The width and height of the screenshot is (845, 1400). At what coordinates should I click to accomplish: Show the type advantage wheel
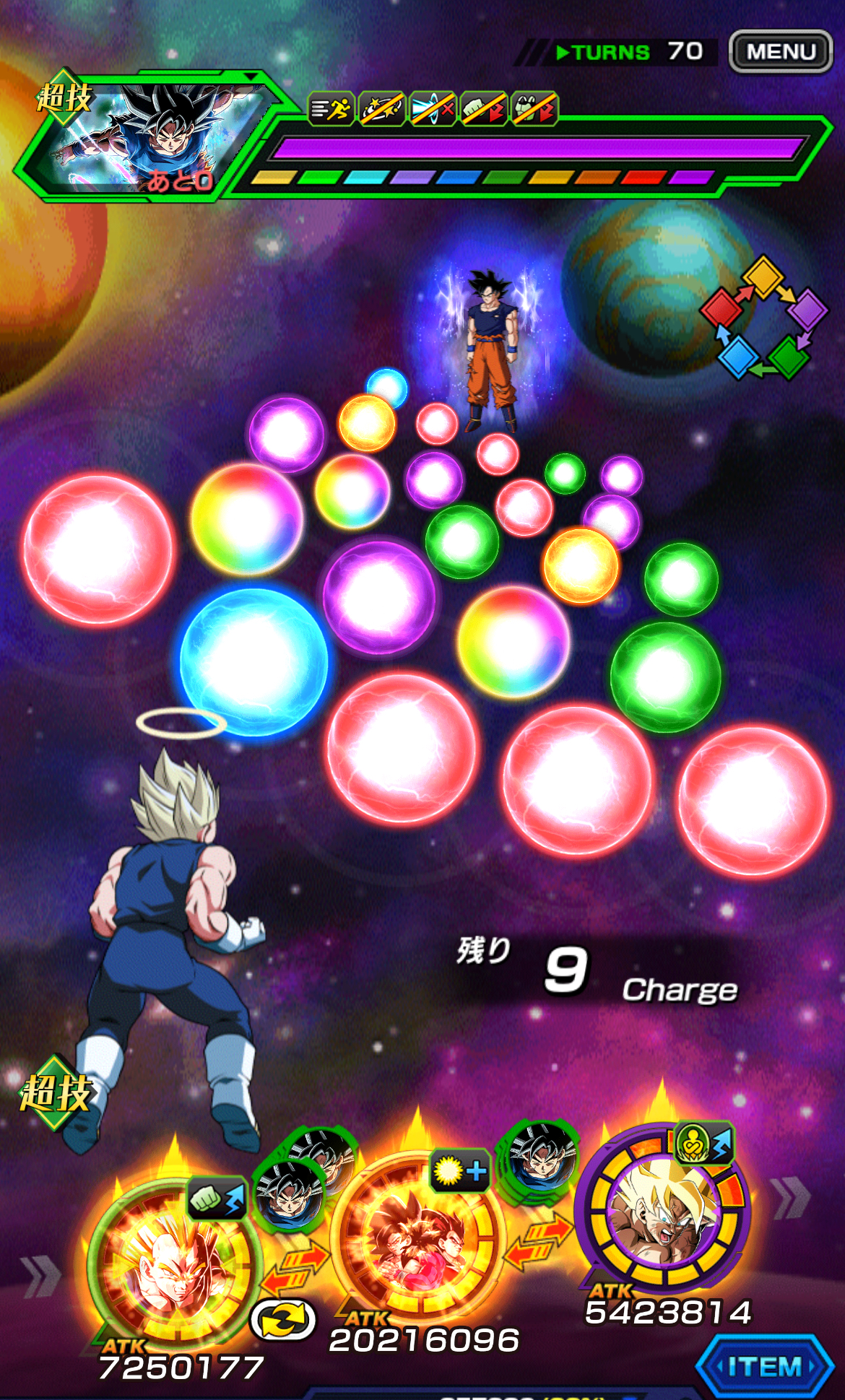tap(763, 318)
